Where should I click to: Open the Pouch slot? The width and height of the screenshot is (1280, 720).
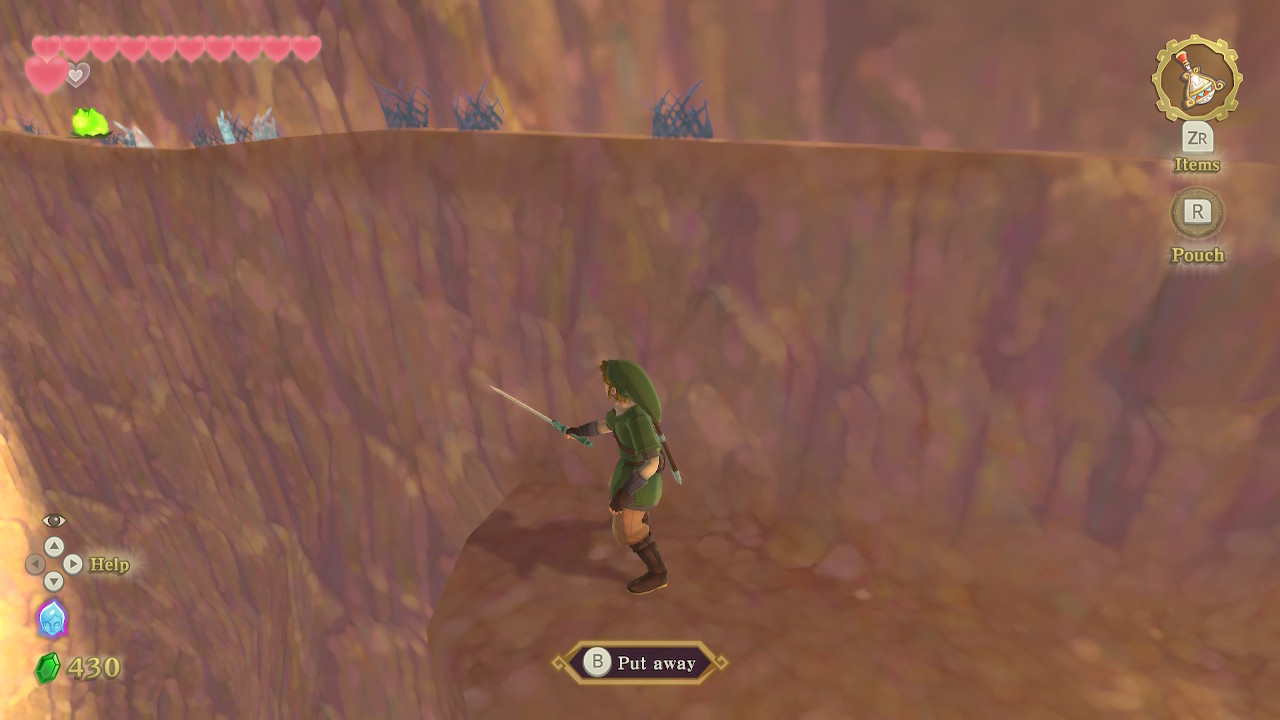(1197, 212)
